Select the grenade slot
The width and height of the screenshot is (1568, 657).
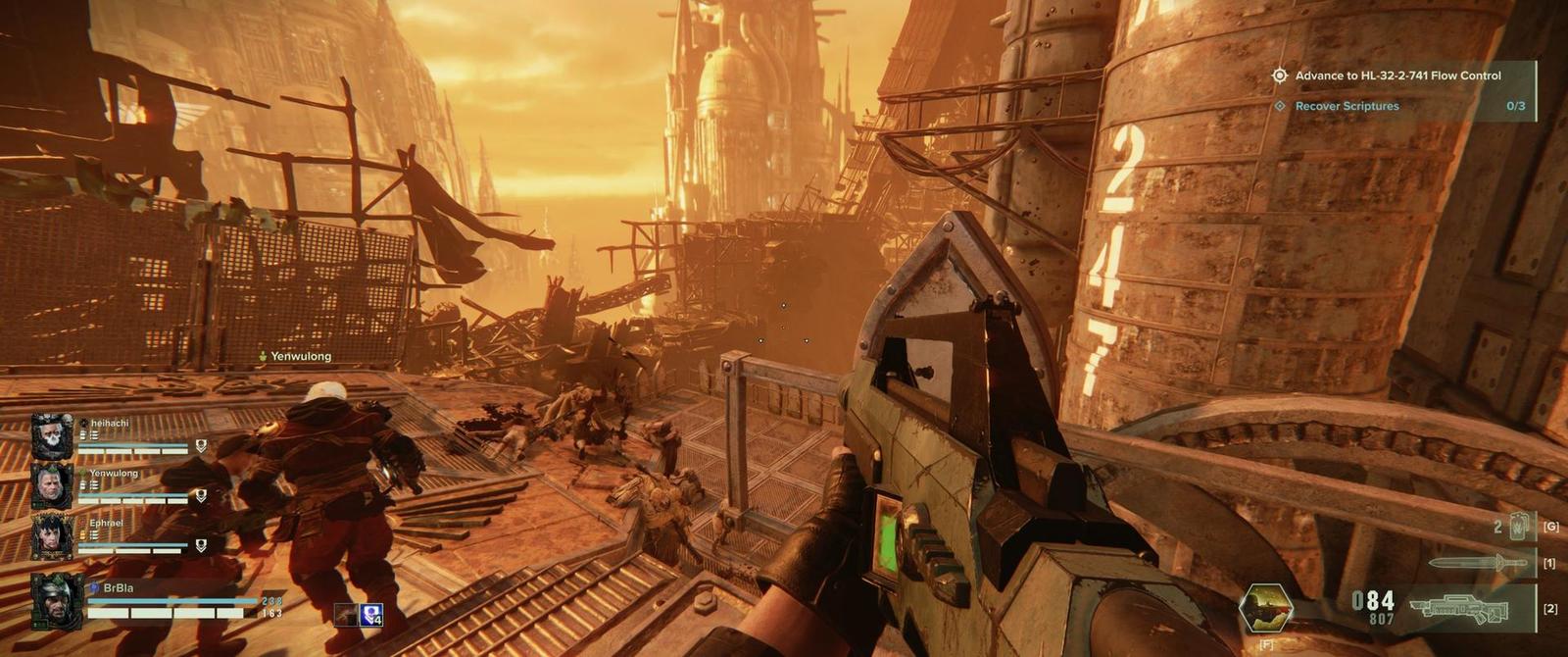click(x=1517, y=527)
